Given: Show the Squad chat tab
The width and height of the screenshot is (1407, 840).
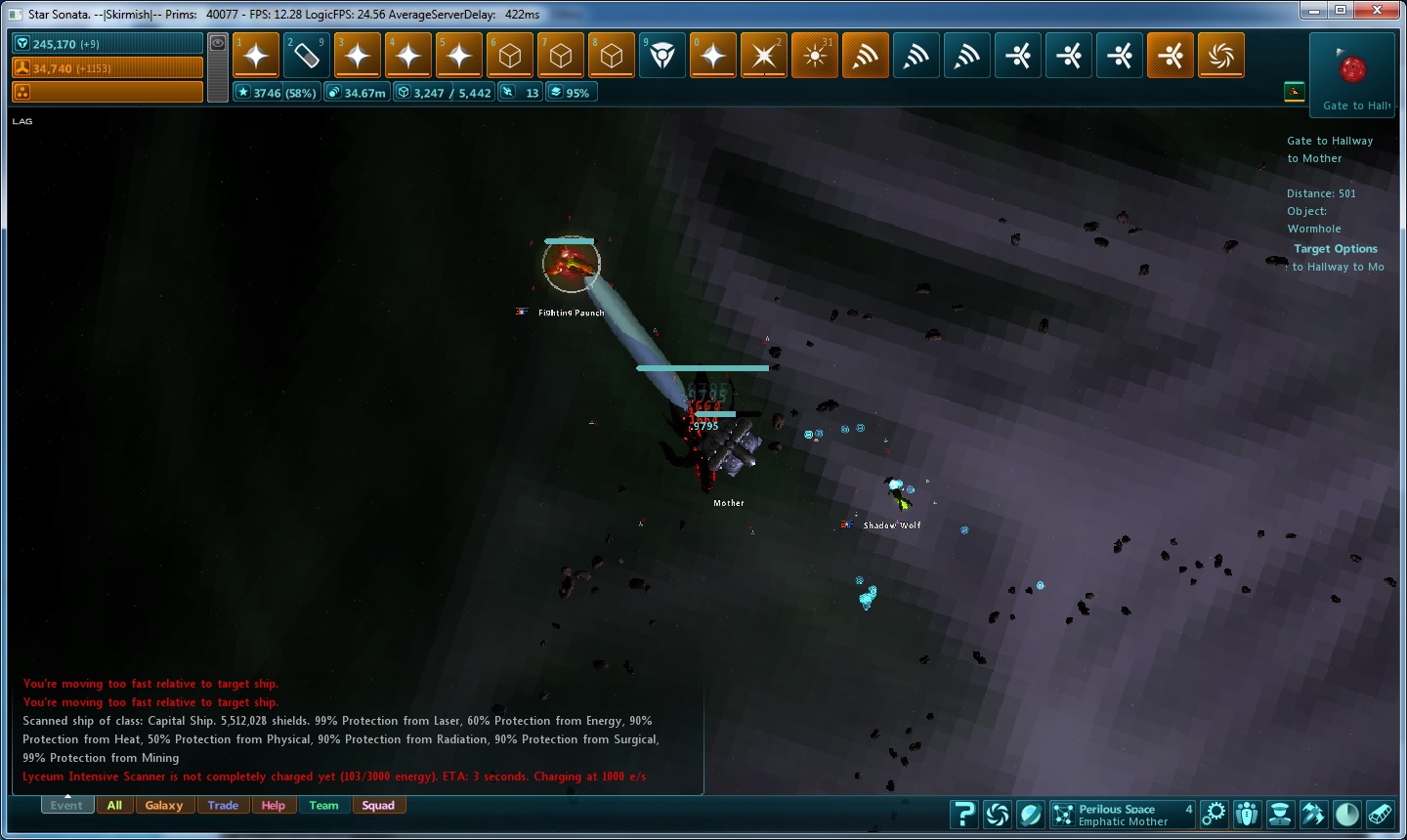Looking at the screenshot, I should click(x=378, y=806).
